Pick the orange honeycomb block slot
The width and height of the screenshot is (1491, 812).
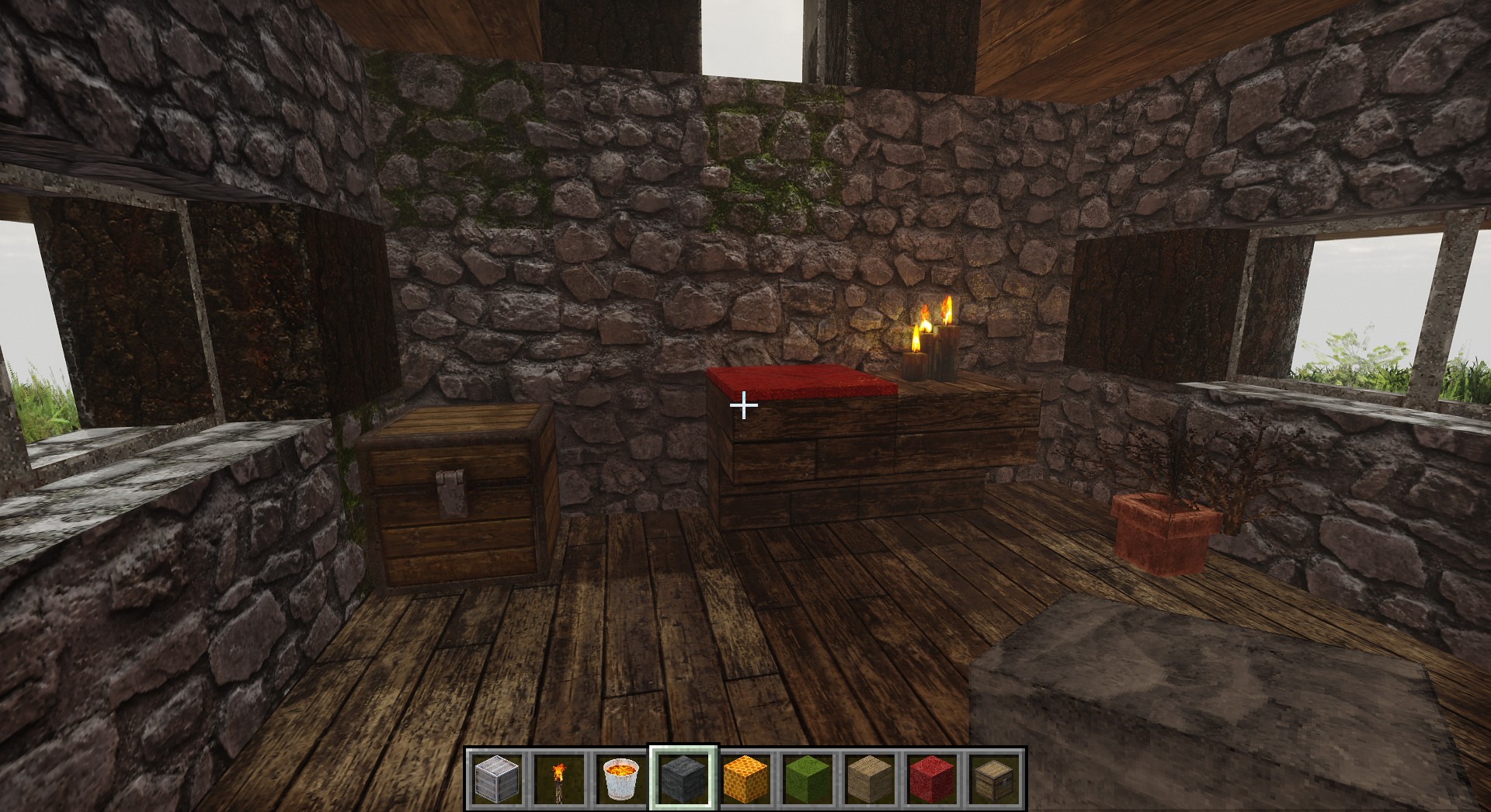(745, 779)
